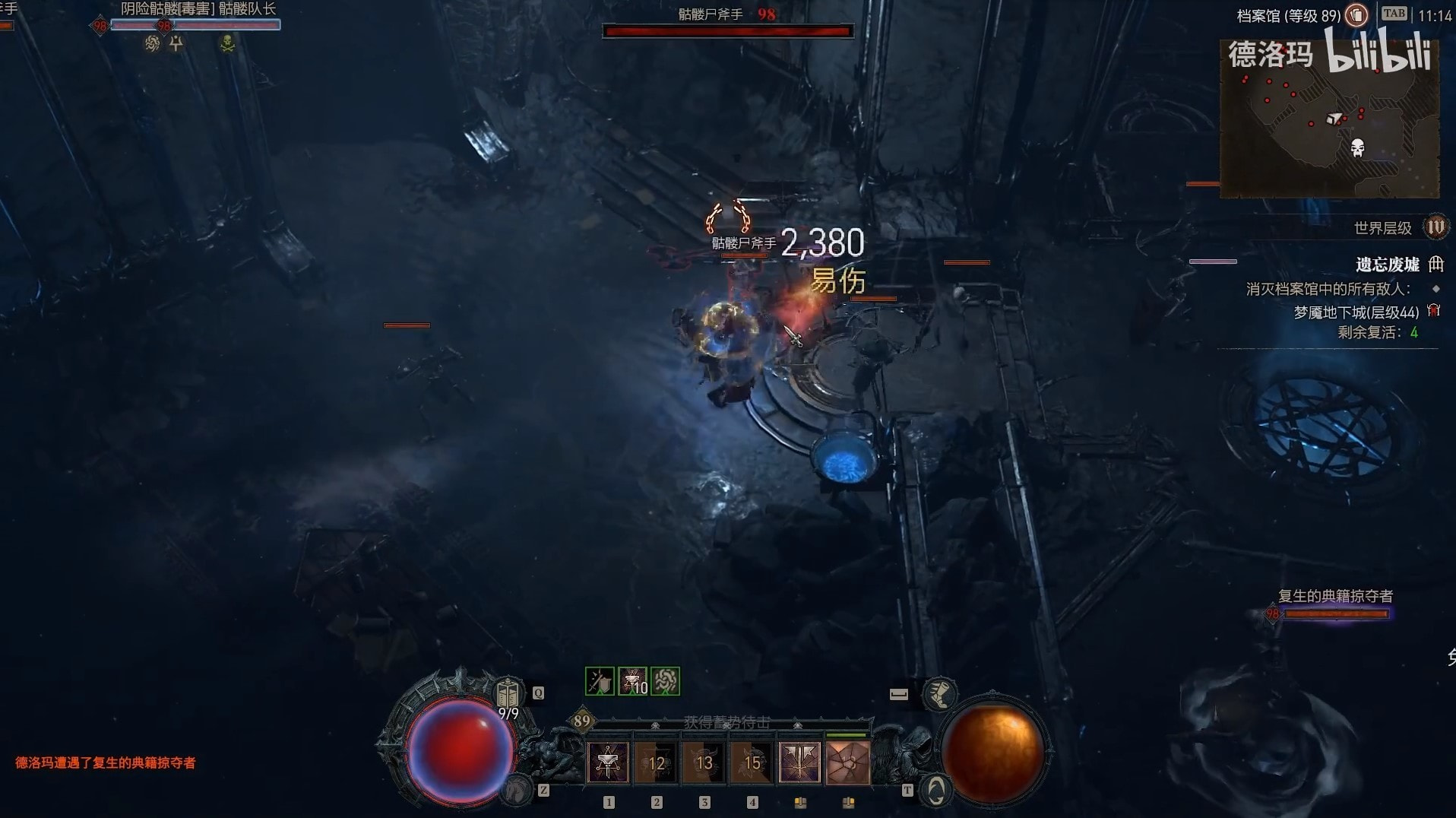Screen dimensions: 1456x818
Task: Open the 遗忘废墟 dungeon objective tracker
Action: (x=1387, y=265)
